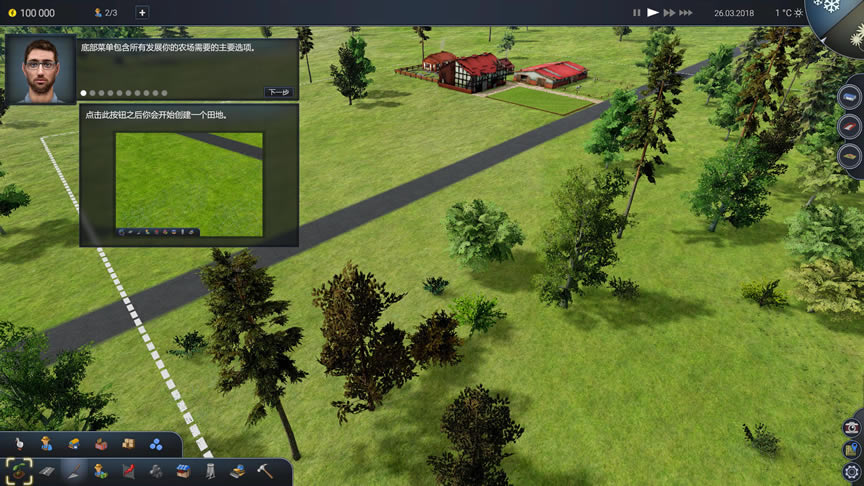Open the market stall shop

point(183,470)
